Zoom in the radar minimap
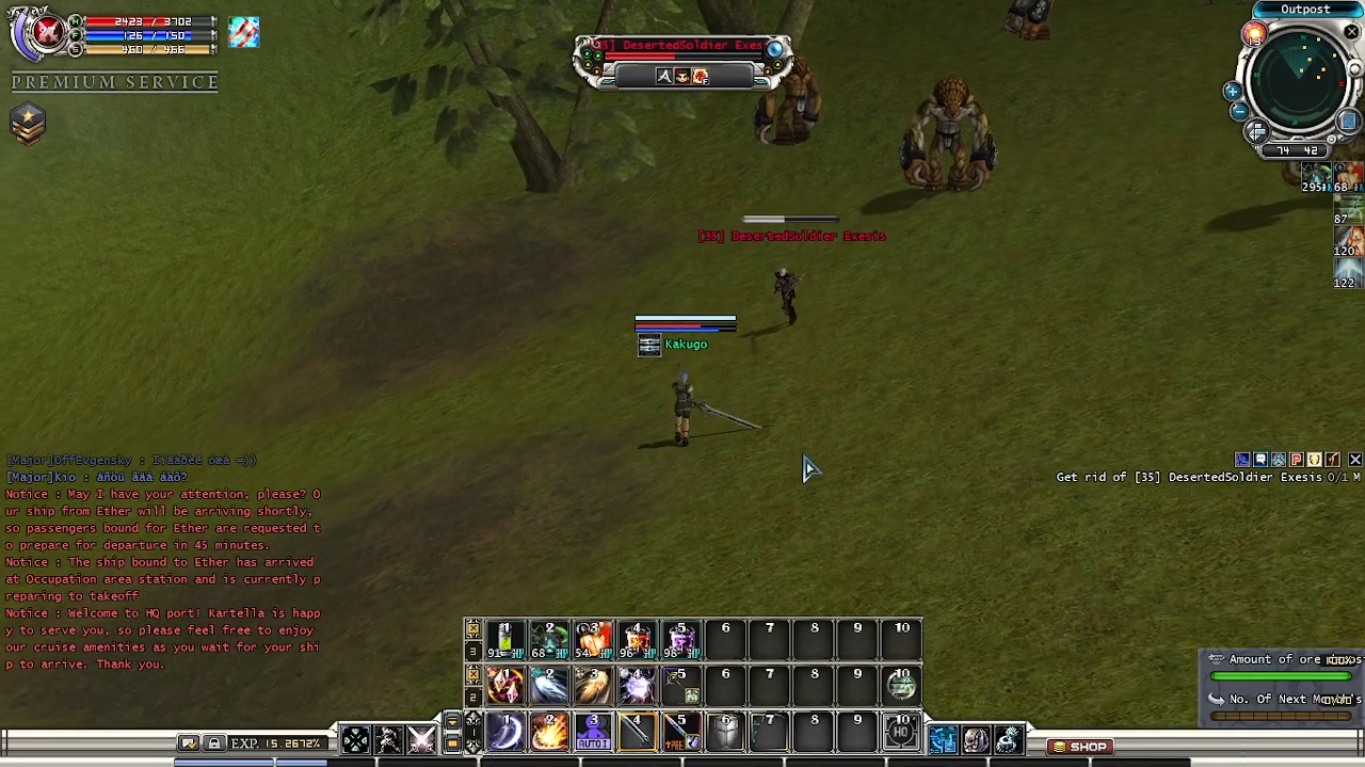Image resolution: width=1365 pixels, height=767 pixels. (1232, 91)
